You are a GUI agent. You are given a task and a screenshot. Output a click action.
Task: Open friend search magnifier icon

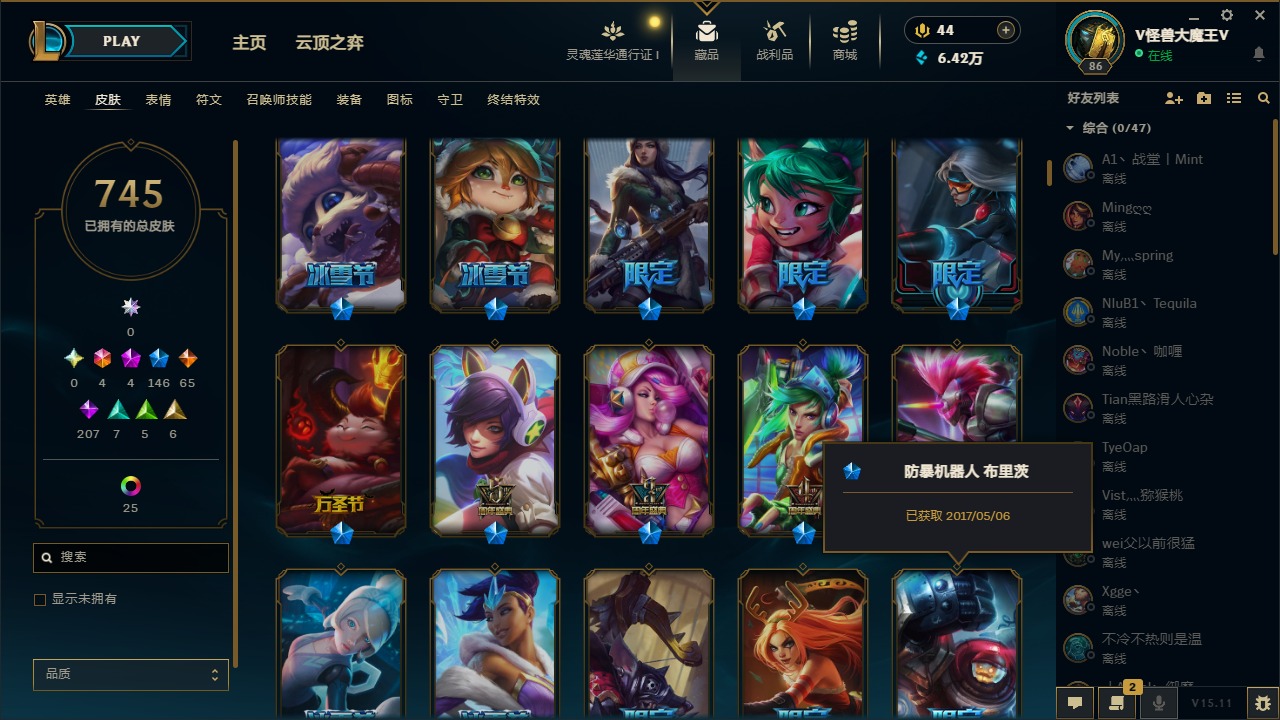1263,97
